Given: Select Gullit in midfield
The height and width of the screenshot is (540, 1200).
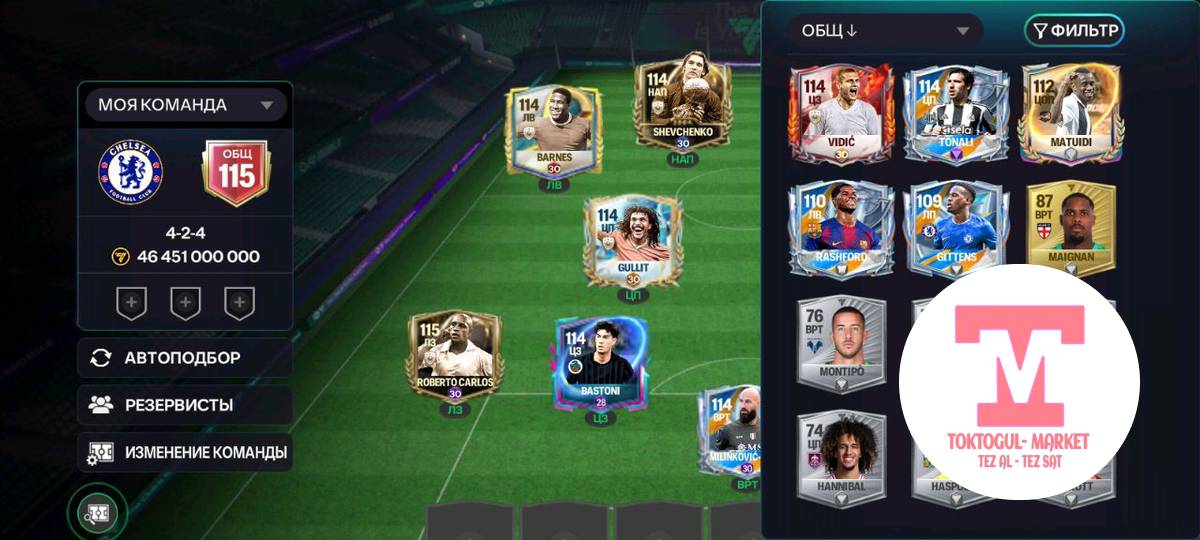Looking at the screenshot, I should point(632,242).
